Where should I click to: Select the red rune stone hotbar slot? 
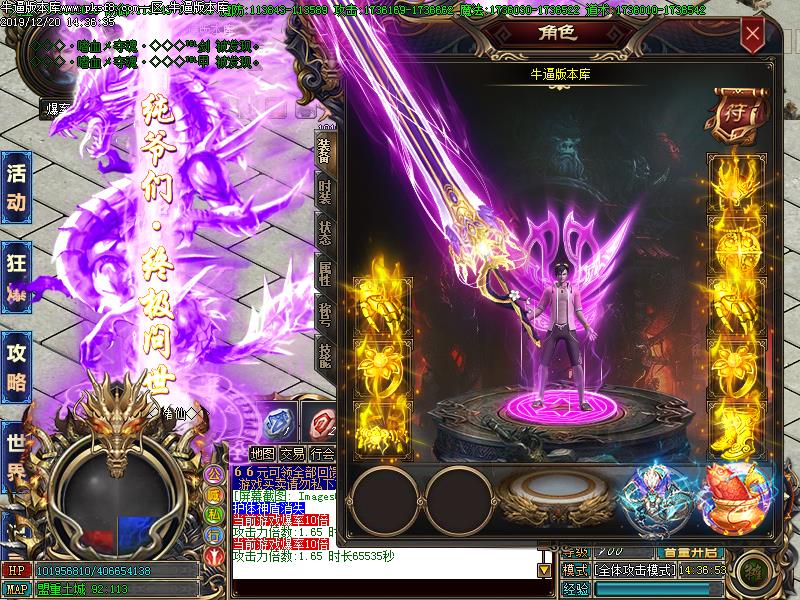point(322,423)
